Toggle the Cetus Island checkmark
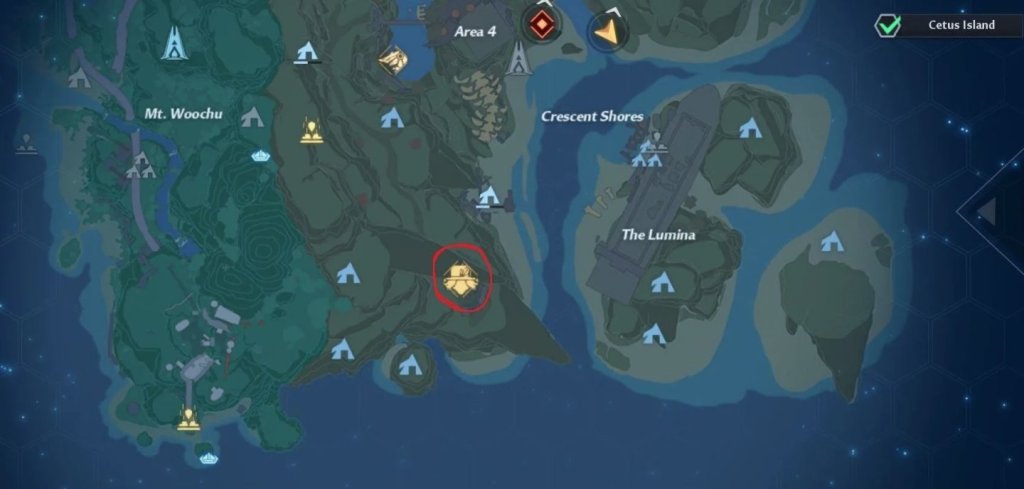 click(887, 26)
